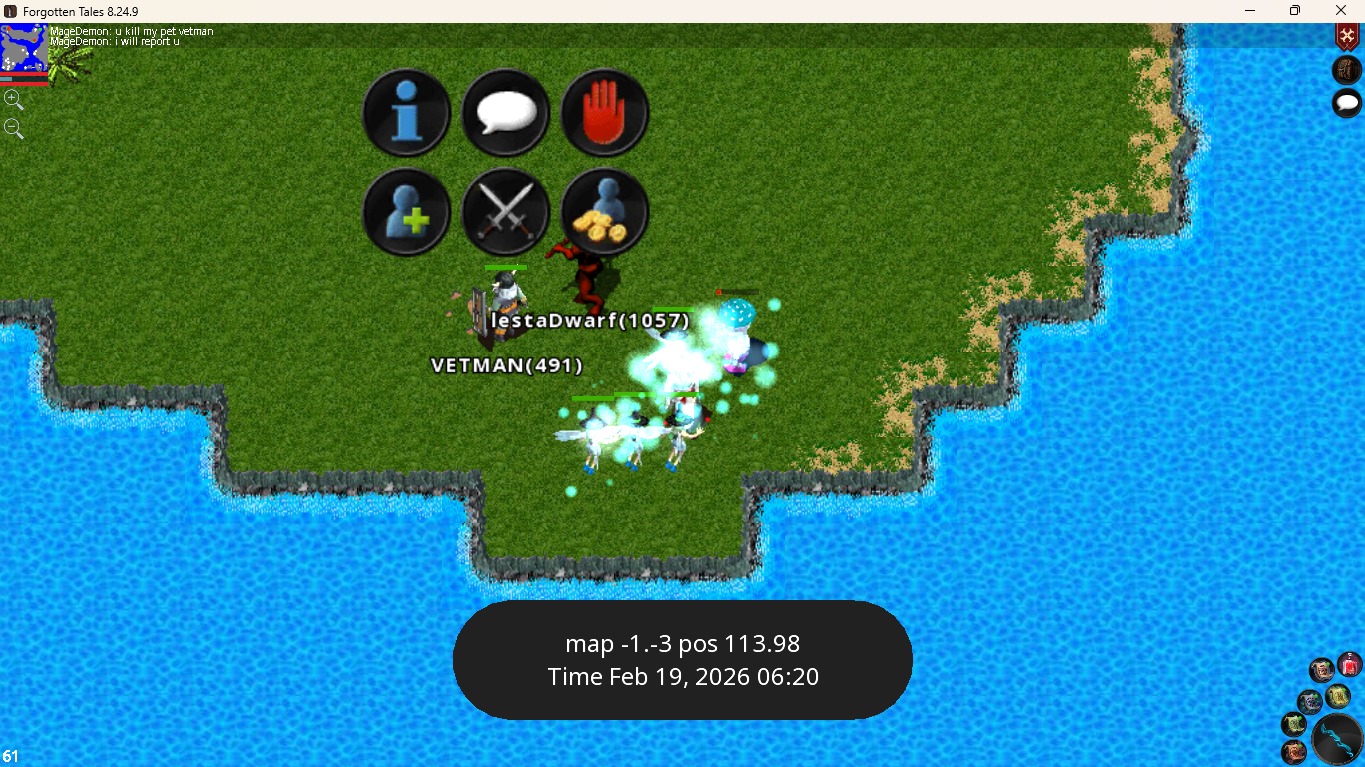
Task: Zoom in with the plus magnifier
Action: pyautogui.click(x=13, y=99)
